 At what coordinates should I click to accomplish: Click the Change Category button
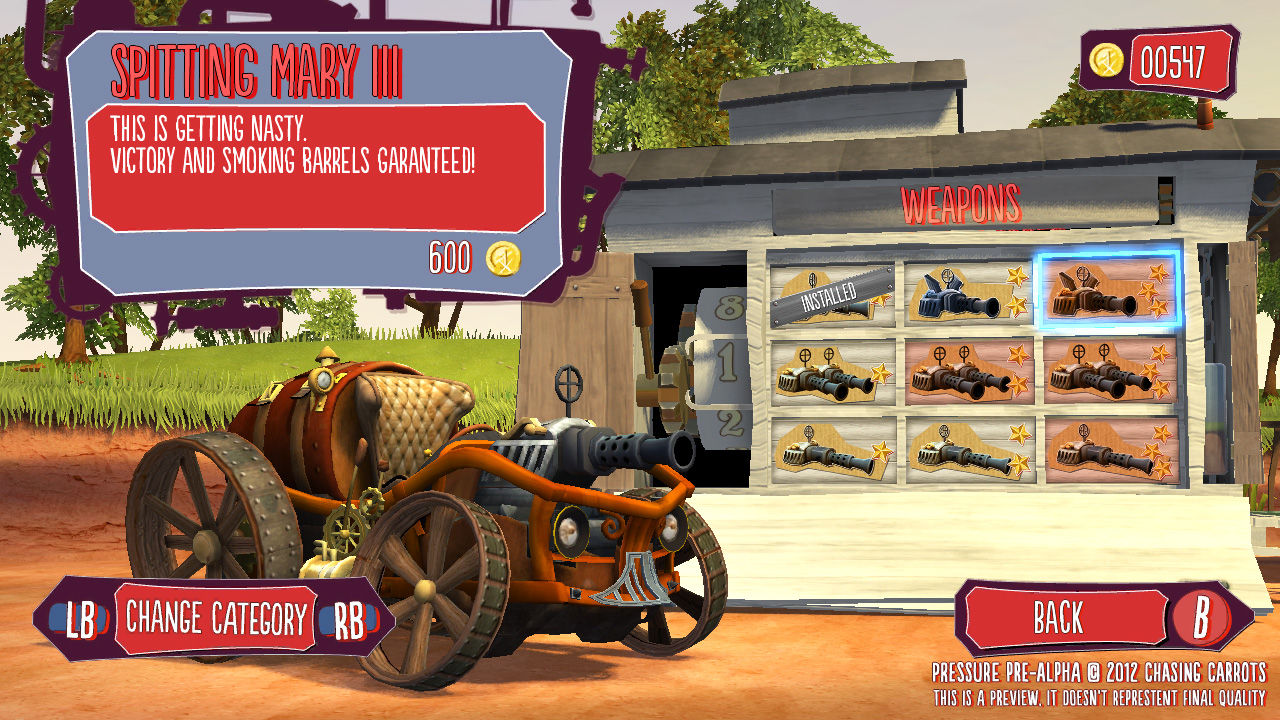tap(215, 619)
